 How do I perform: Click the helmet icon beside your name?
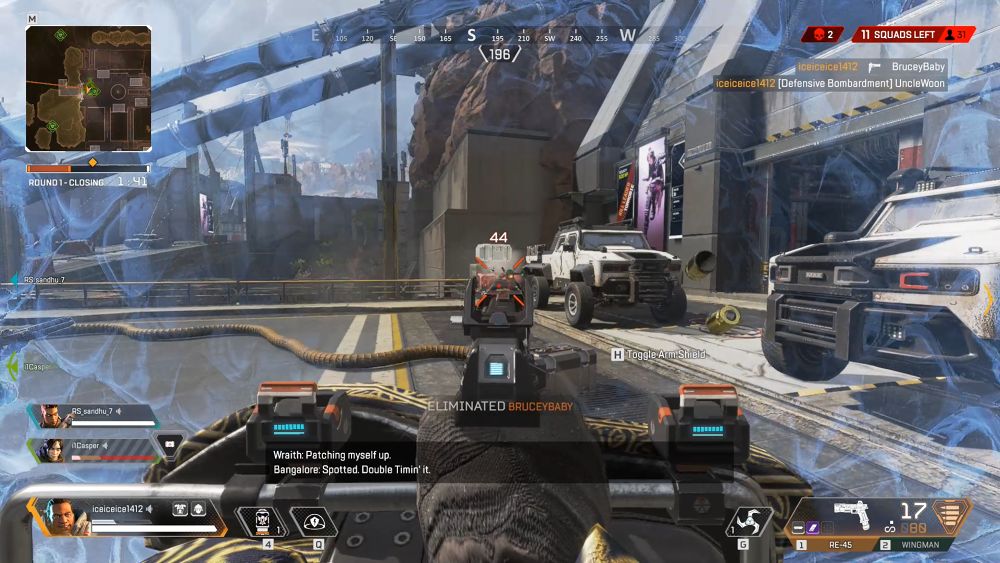(198, 509)
